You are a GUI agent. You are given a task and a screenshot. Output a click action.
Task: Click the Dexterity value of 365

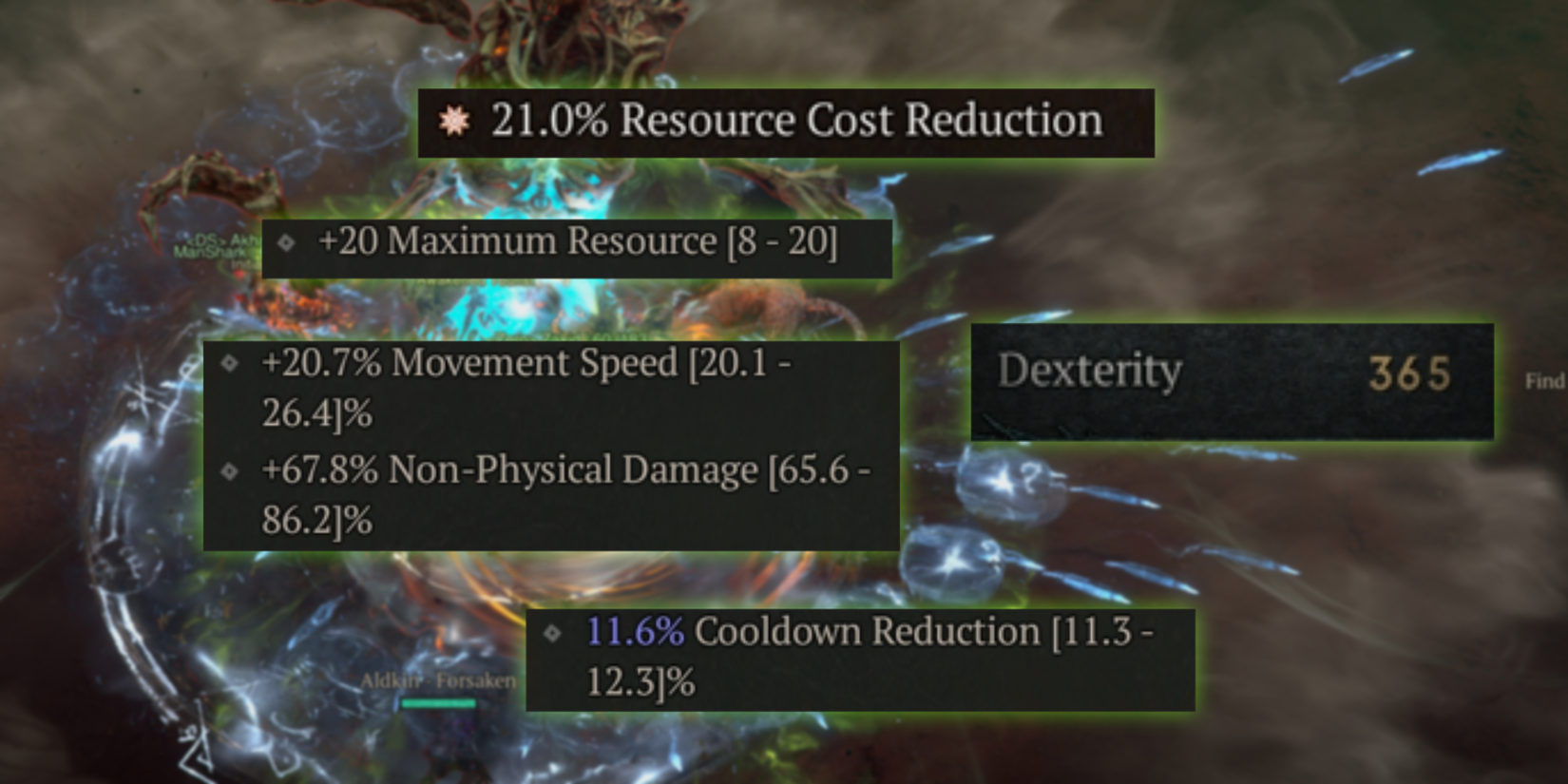1409,373
